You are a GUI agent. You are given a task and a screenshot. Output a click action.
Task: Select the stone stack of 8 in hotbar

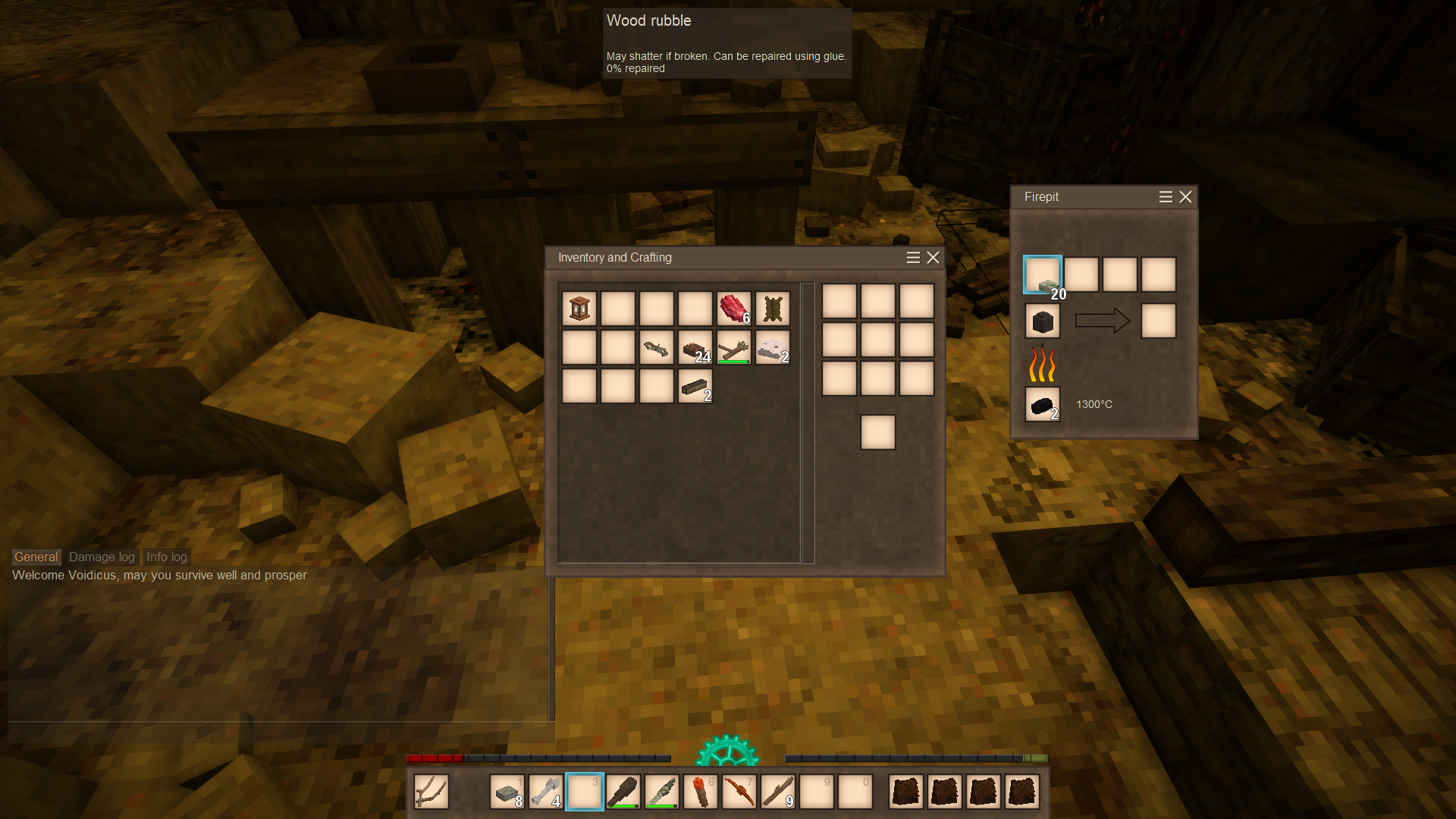(x=507, y=792)
